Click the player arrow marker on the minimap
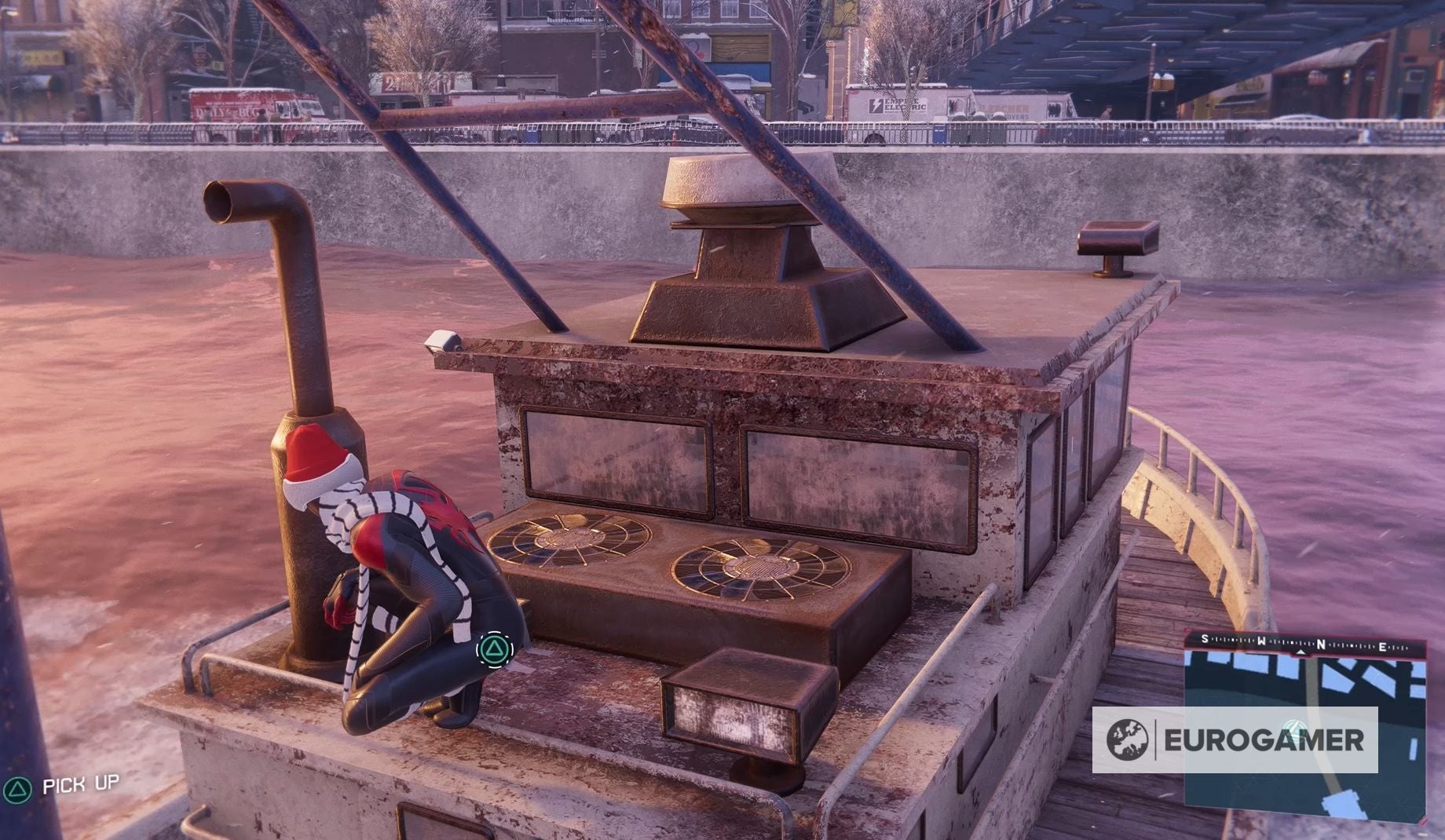The image size is (1445, 840). (x=1295, y=729)
